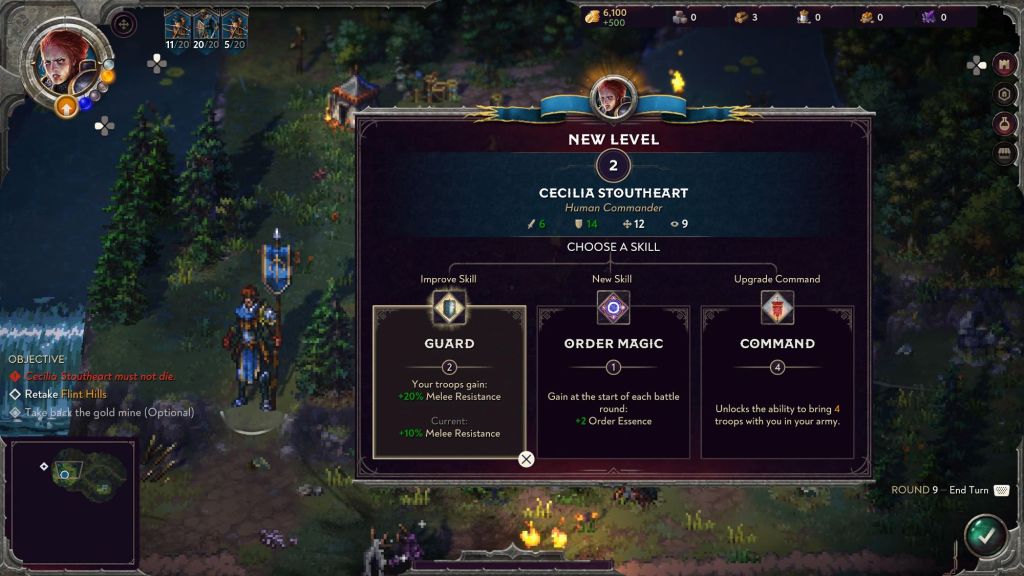Close the New Level skill dialog

526,459
